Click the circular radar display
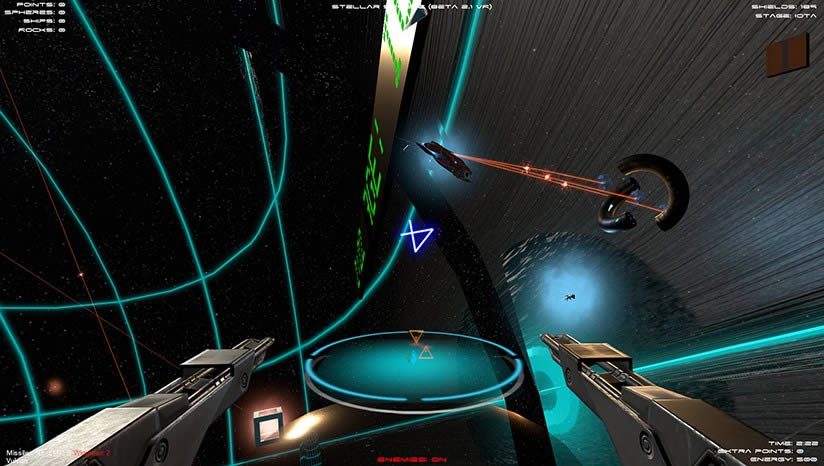 point(415,367)
